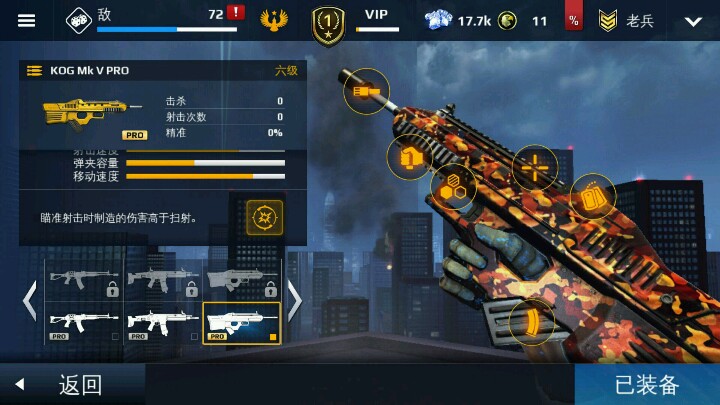Screen dimensions: 720x405
Task: Open the diamond currency shop
Action: (x=455, y=20)
